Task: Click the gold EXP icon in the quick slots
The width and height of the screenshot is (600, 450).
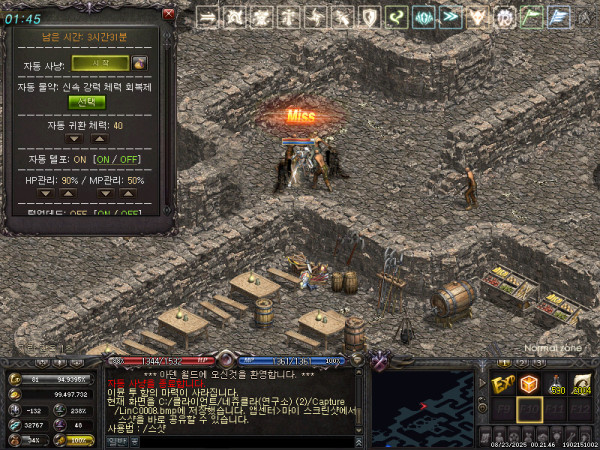Action: coord(502,385)
